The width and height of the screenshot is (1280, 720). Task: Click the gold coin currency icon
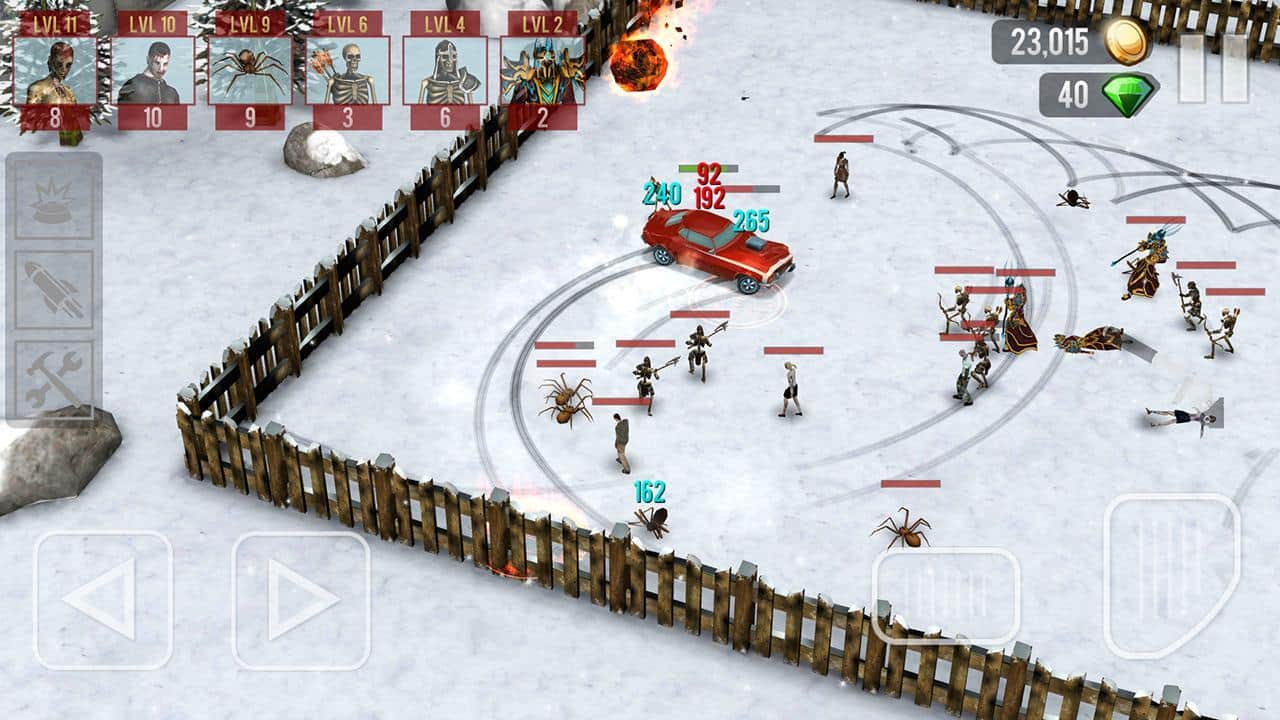point(1127,43)
